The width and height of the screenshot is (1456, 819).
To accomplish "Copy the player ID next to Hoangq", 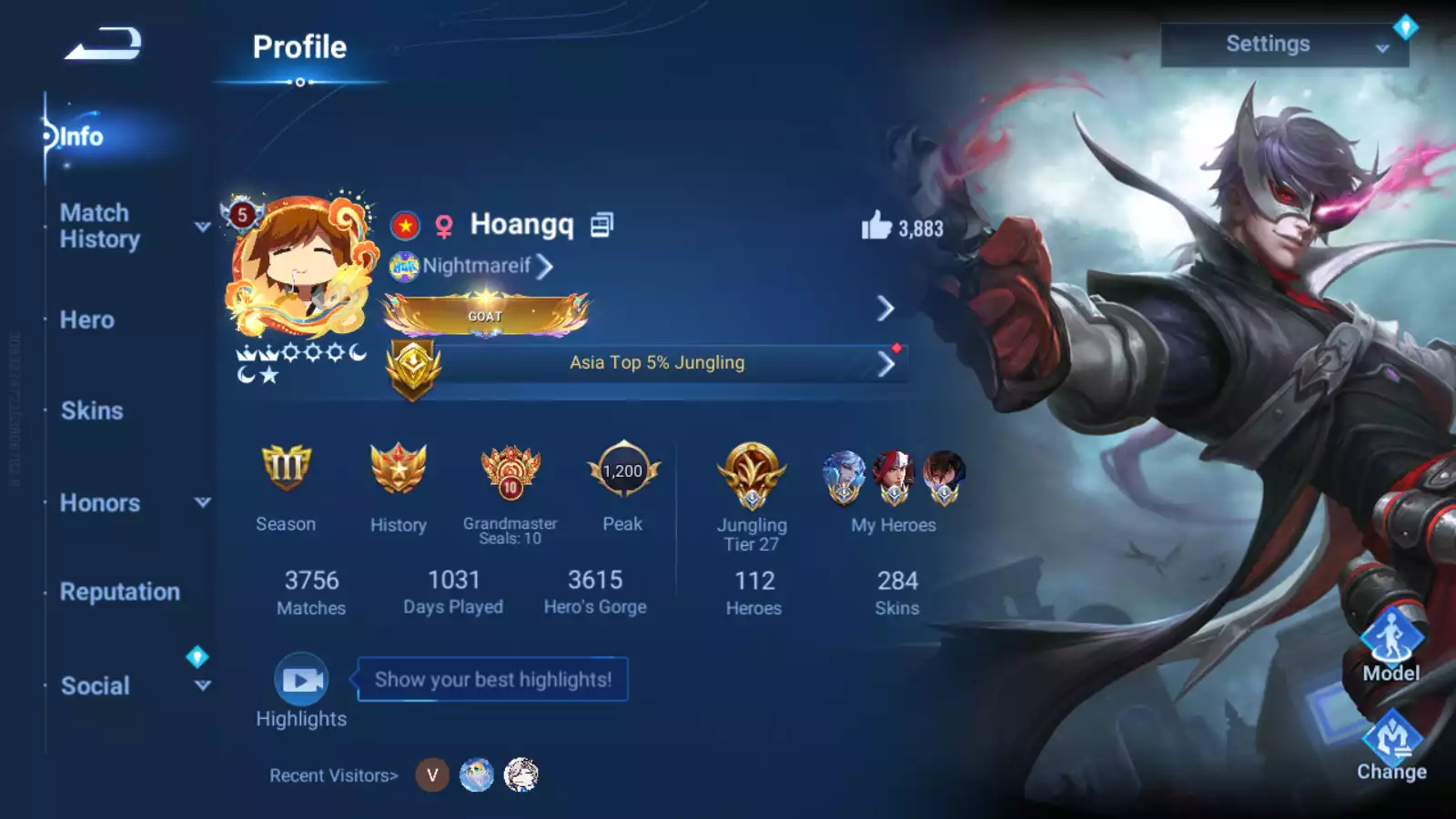I will click(602, 224).
